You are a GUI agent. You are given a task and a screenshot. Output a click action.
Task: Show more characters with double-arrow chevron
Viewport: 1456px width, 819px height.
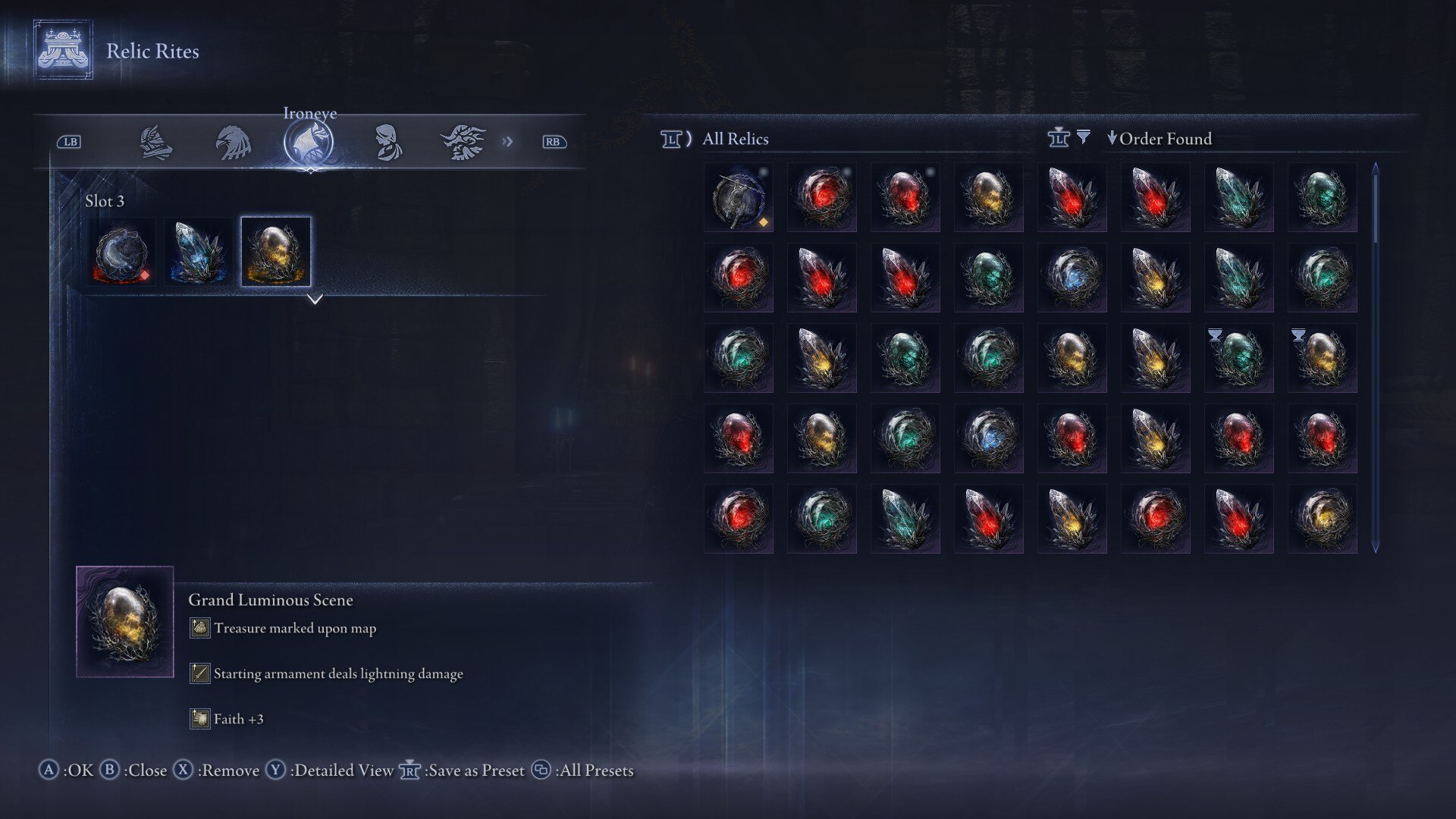tap(507, 142)
